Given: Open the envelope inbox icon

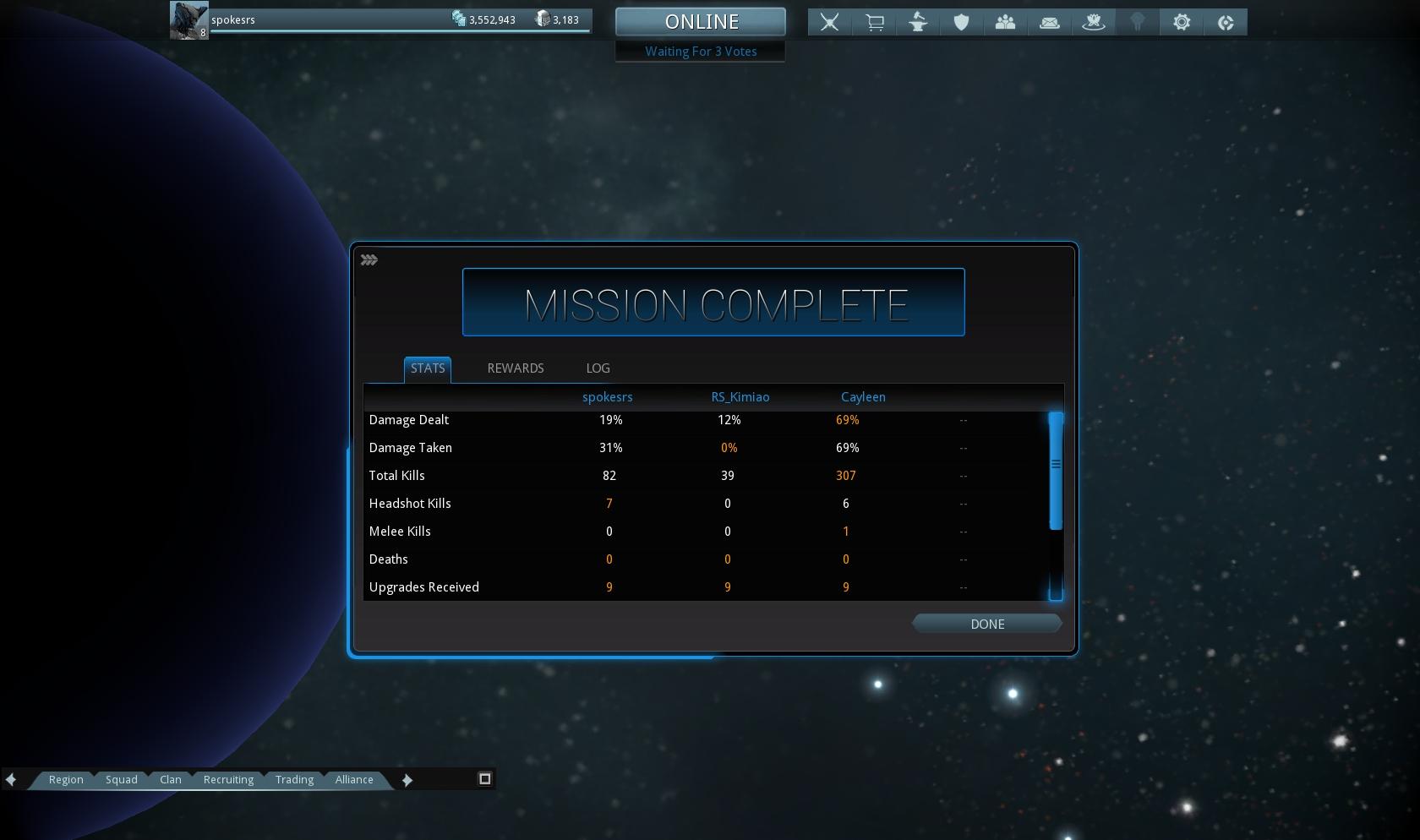Looking at the screenshot, I should [x=1049, y=22].
